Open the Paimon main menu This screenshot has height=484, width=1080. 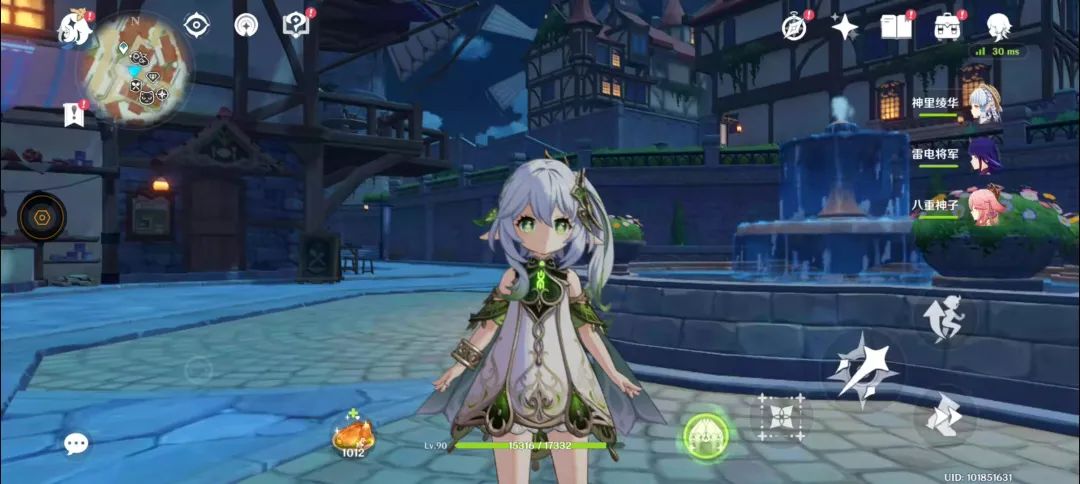[x=75, y=28]
